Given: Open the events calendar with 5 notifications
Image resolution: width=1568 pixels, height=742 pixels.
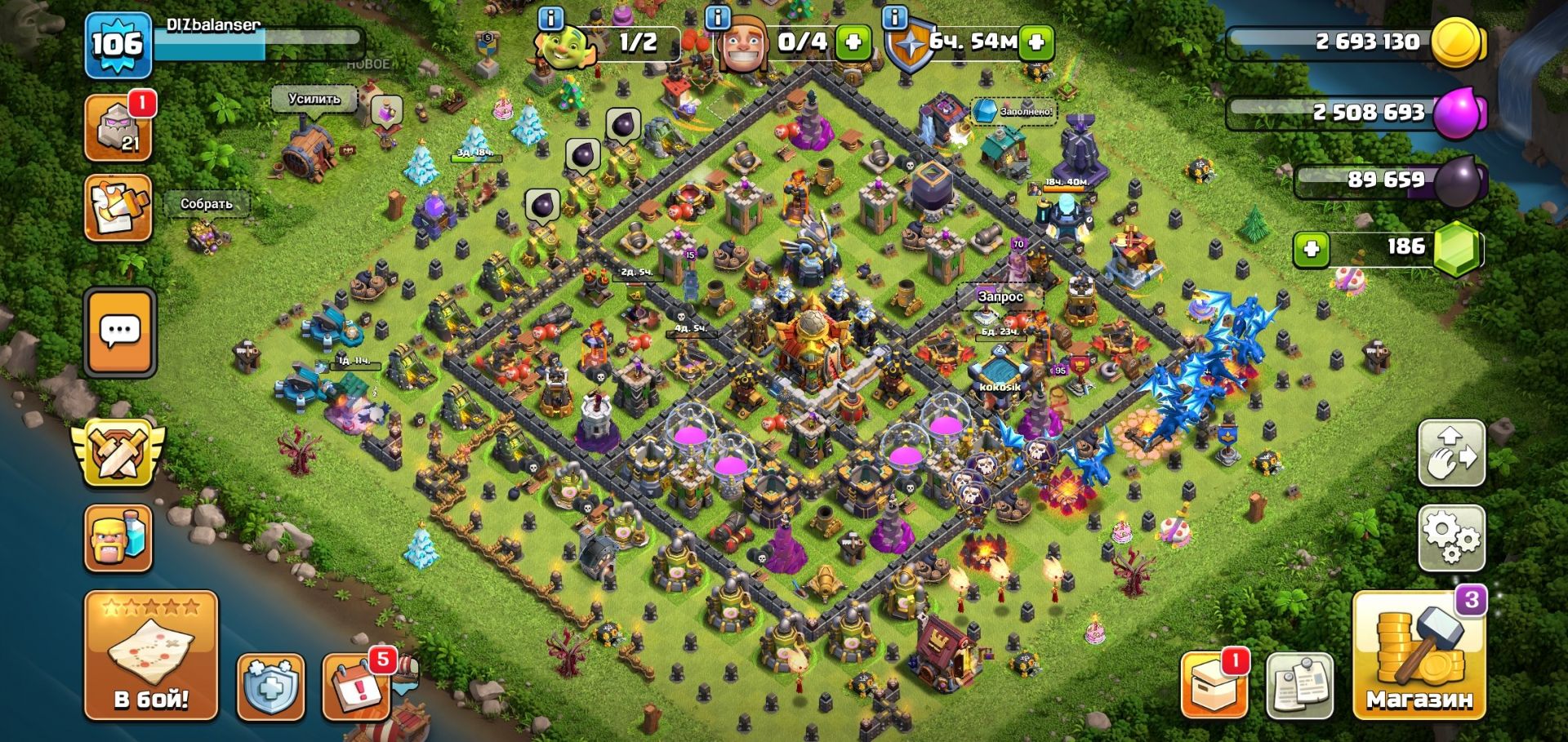Looking at the screenshot, I should (x=356, y=686).
